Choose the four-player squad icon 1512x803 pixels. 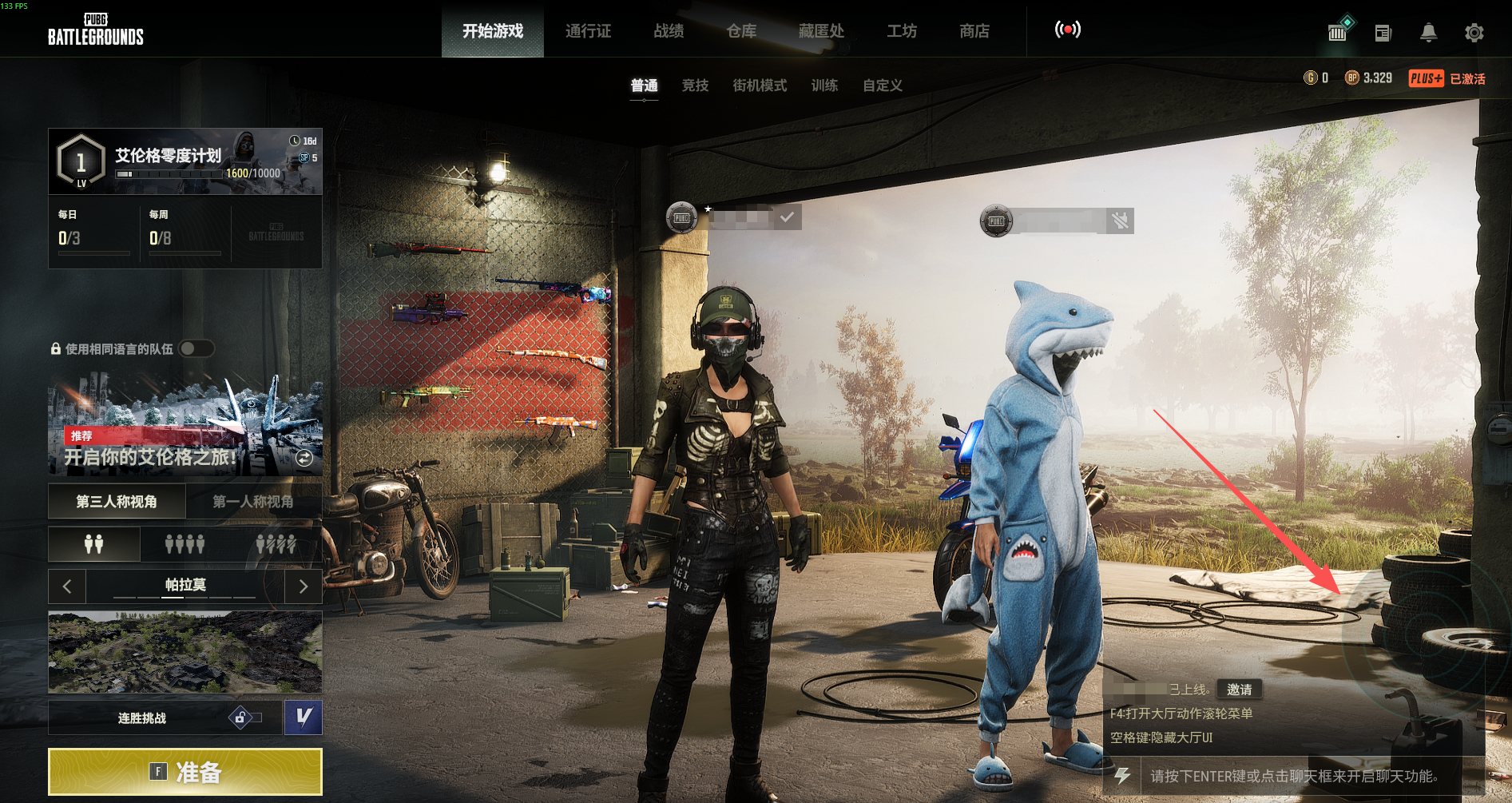(x=185, y=544)
